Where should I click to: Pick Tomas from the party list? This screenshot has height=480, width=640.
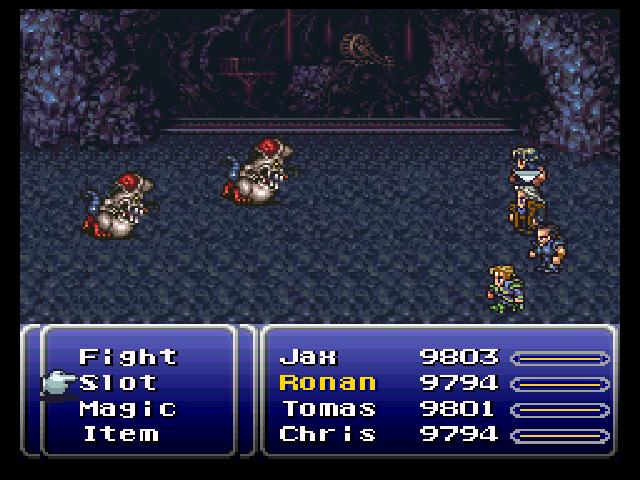[328, 409]
